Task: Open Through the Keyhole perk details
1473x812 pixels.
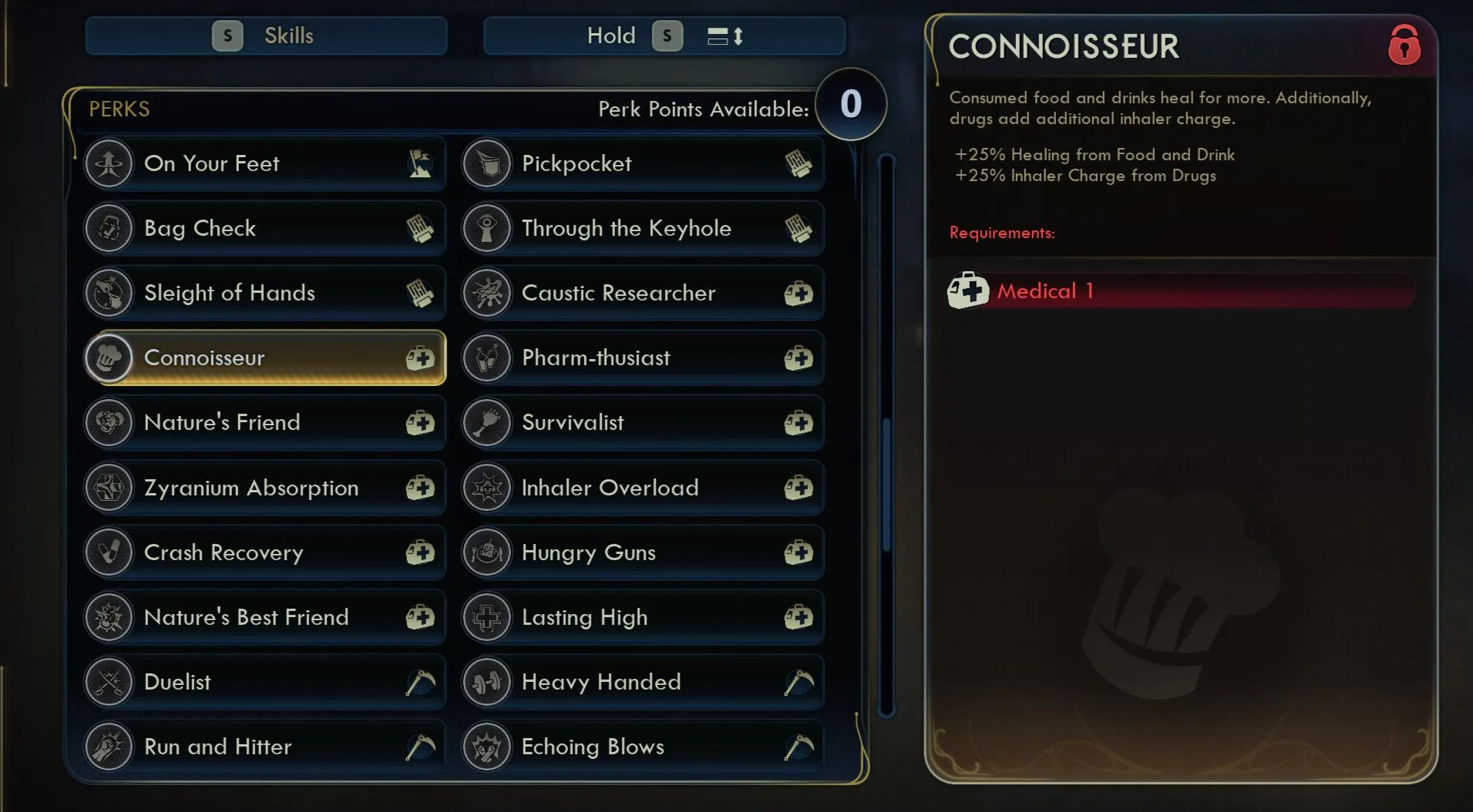Action: [x=642, y=228]
